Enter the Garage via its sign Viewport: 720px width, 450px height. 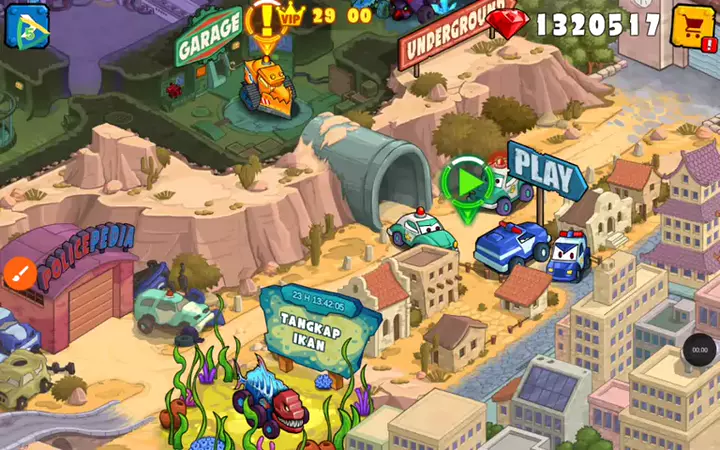pyautogui.click(x=209, y=37)
